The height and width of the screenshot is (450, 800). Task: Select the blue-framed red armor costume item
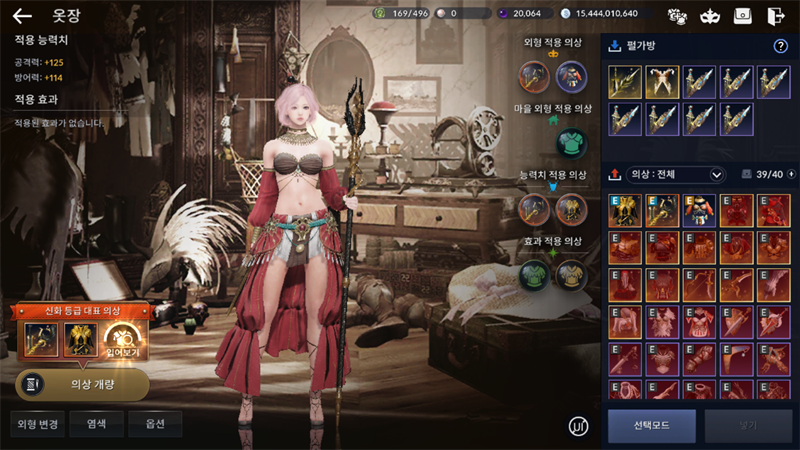pyautogui.click(x=699, y=211)
